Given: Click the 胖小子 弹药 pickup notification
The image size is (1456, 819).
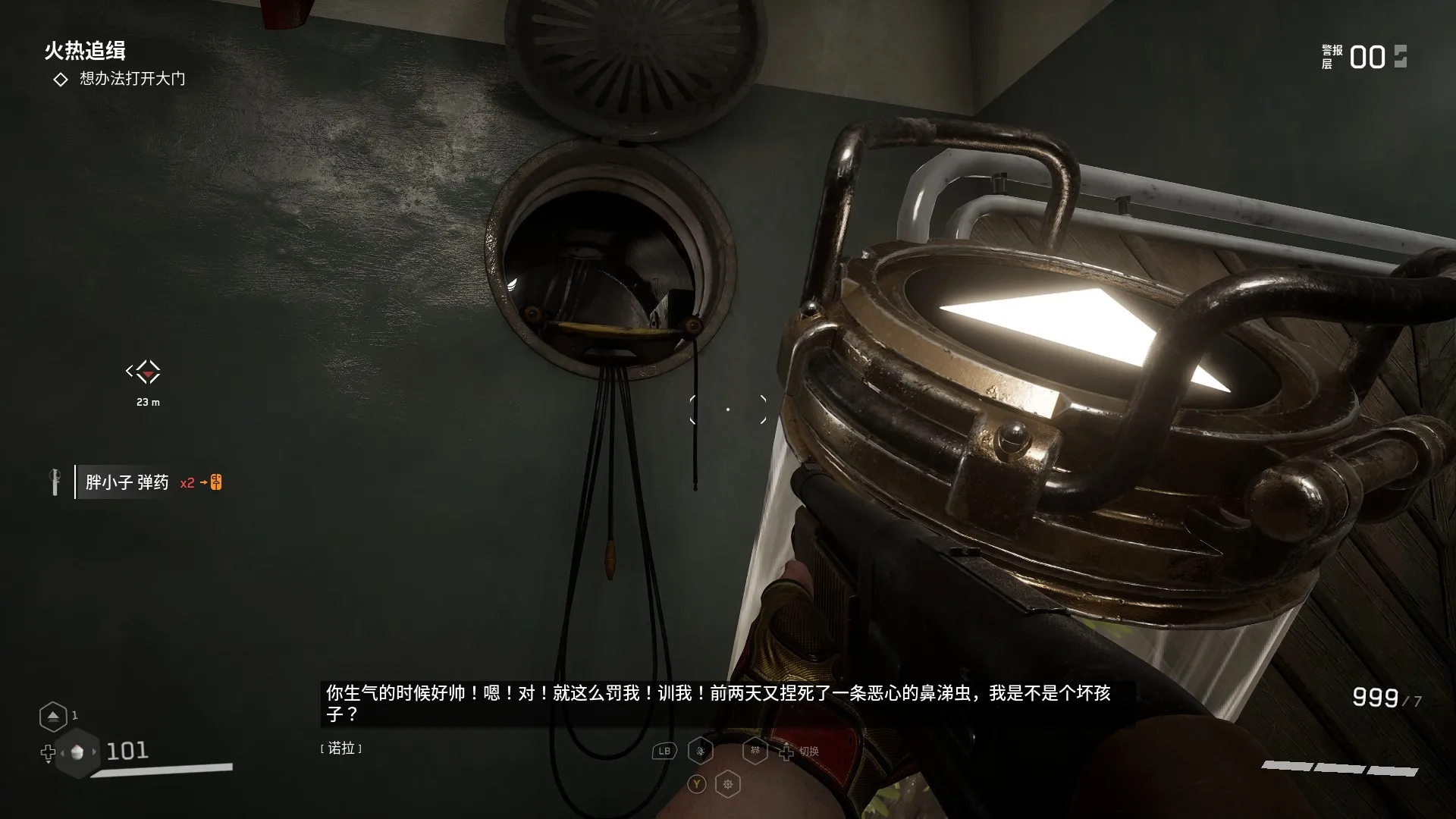Looking at the screenshot, I should tap(127, 482).
